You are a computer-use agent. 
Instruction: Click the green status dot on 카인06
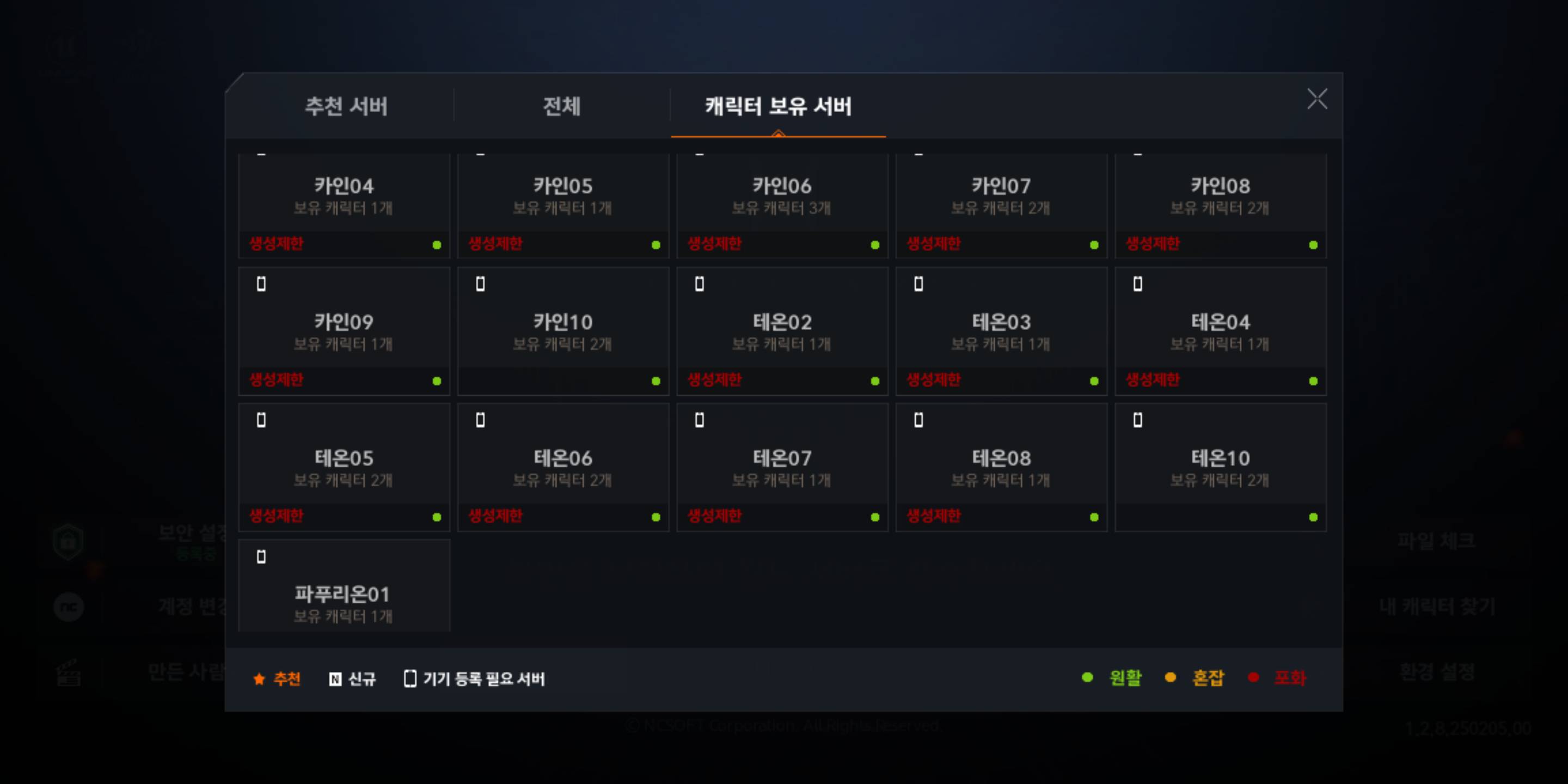[875, 246]
